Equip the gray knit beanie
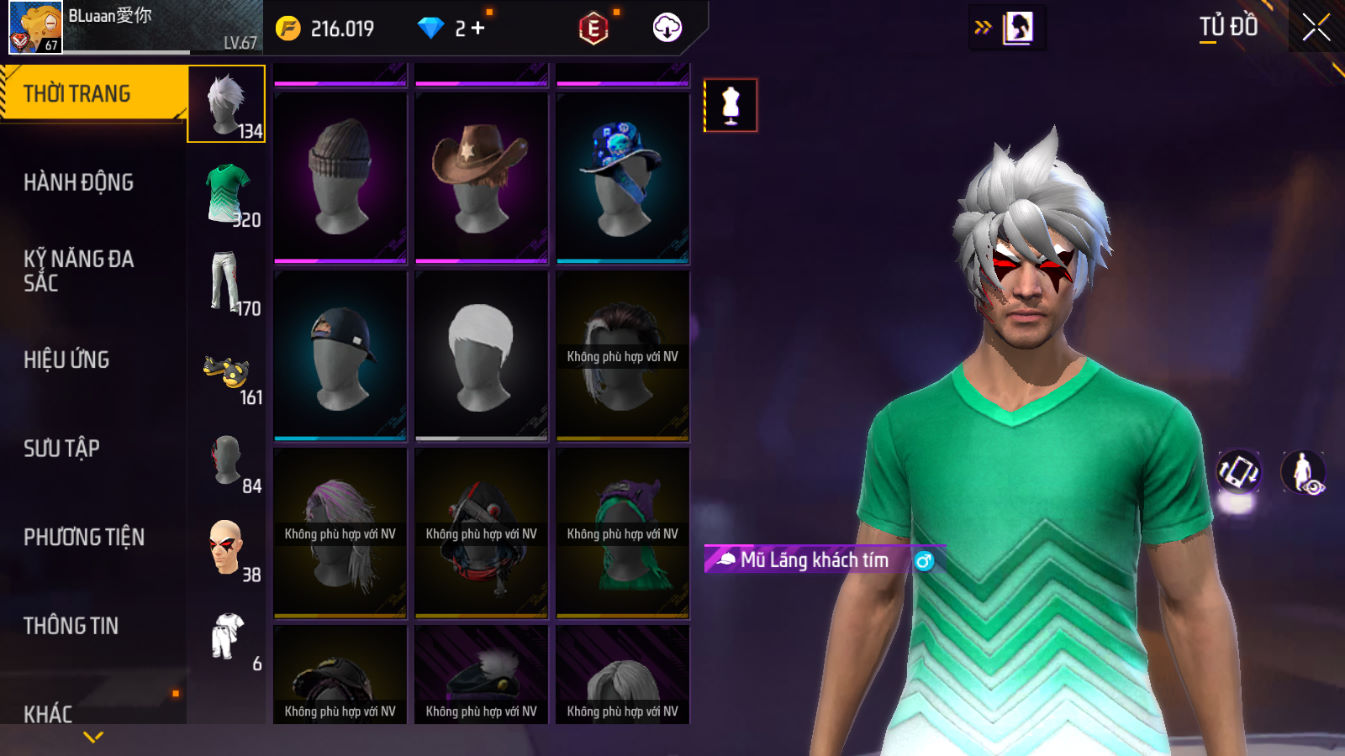This screenshot has width=1345, height=756. (x=340, y=178)
